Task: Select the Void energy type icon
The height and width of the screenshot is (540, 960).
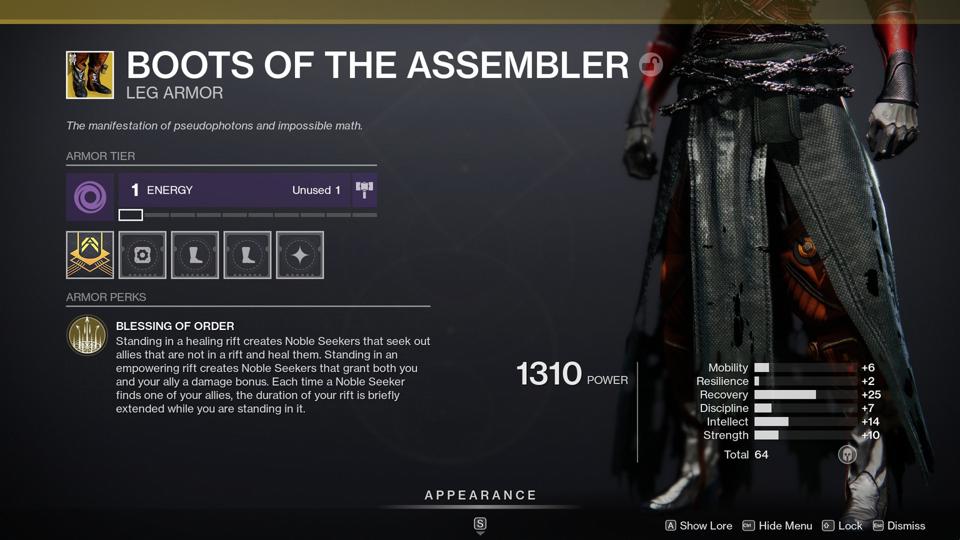Action: click(x=90, y=196)
